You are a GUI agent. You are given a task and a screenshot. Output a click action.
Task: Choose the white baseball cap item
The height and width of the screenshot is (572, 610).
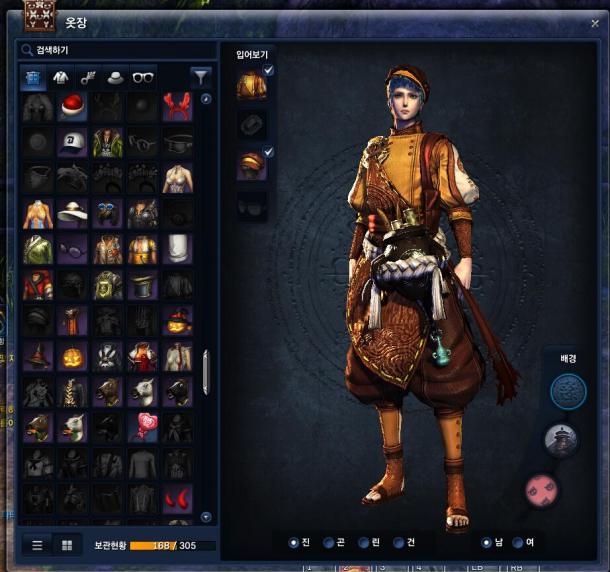73,143
